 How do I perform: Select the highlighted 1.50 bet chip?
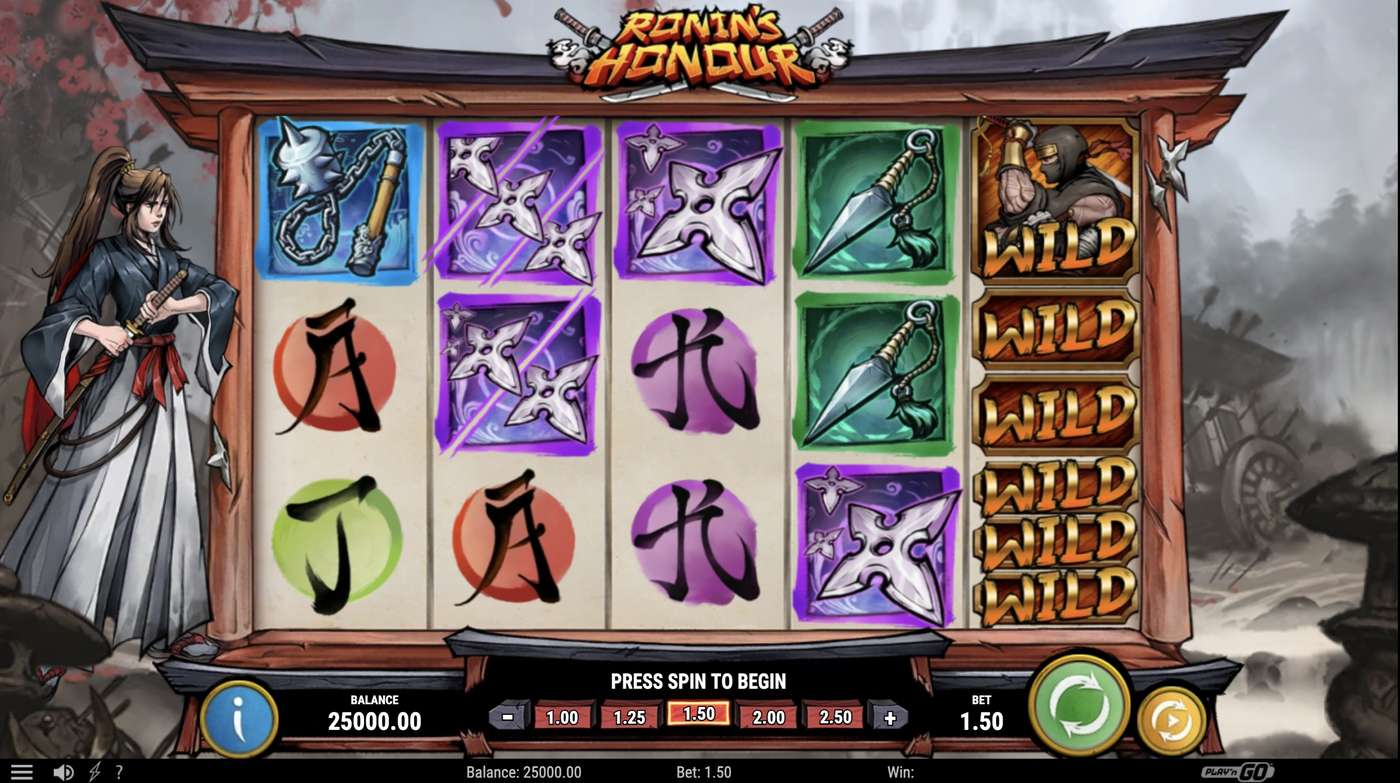tap(697, 716)
